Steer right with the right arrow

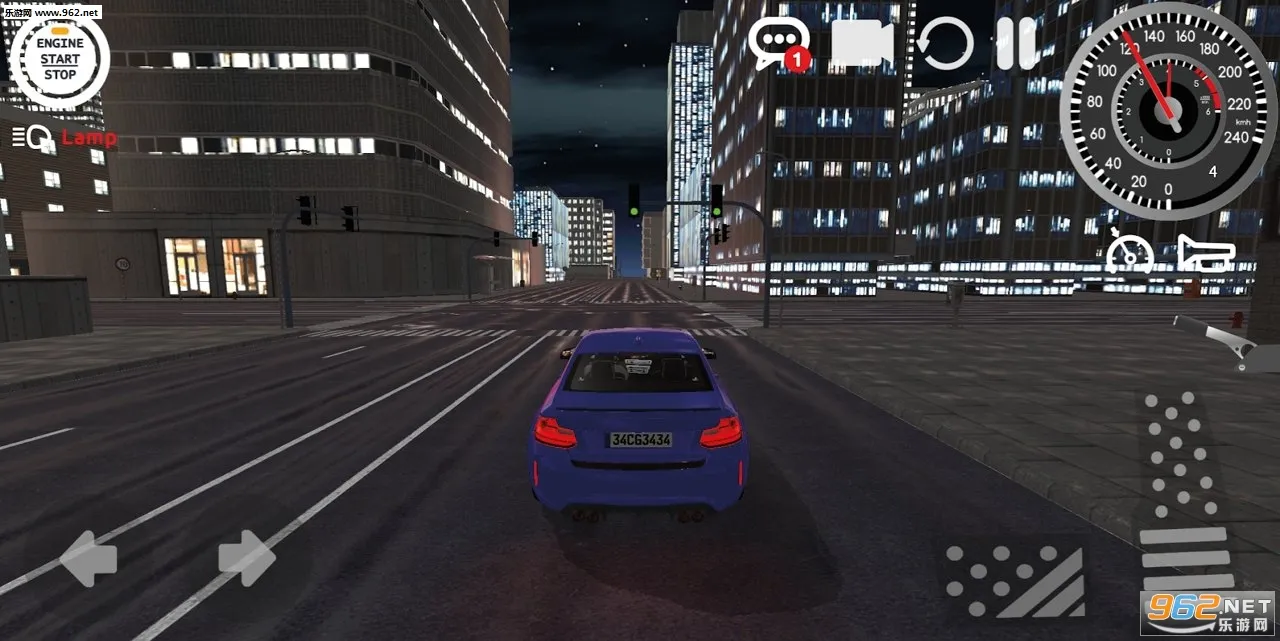tap(247, 557)
